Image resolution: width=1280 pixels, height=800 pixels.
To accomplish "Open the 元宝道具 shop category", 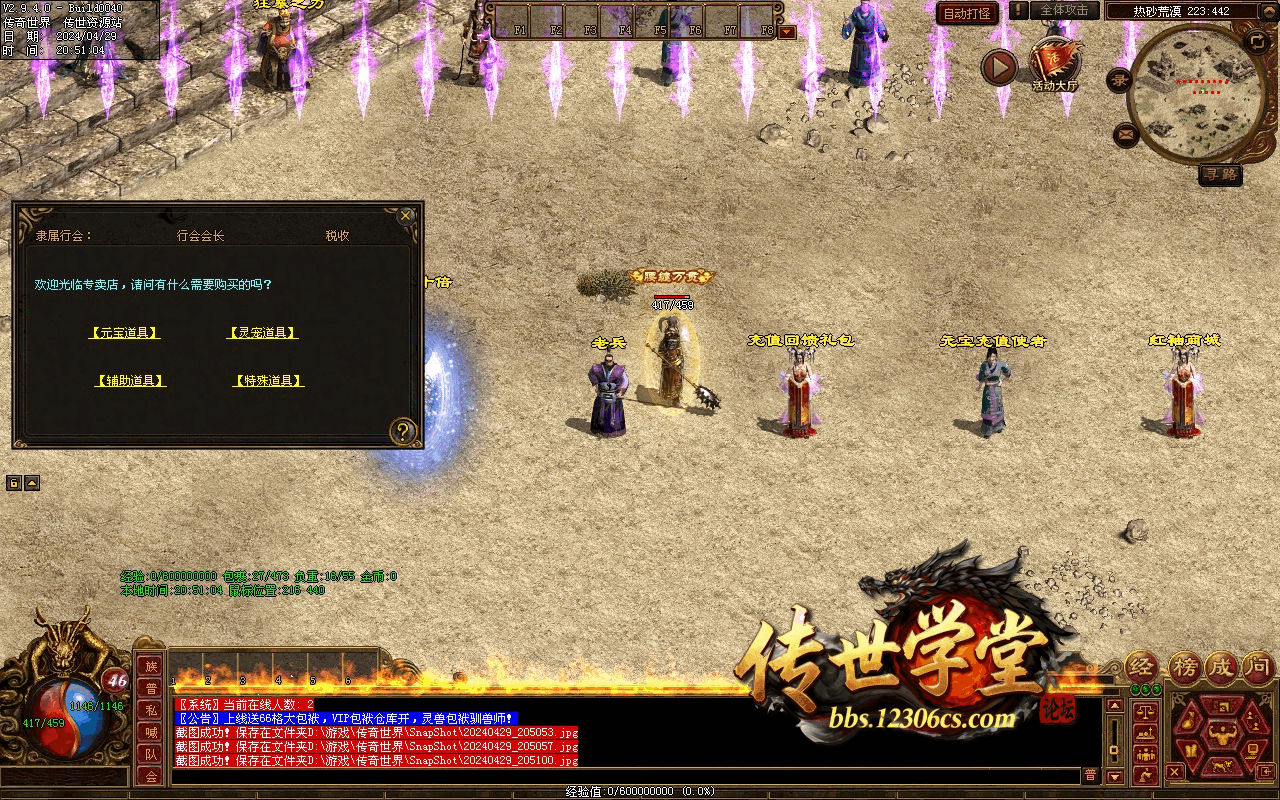I will pos(124,333).
